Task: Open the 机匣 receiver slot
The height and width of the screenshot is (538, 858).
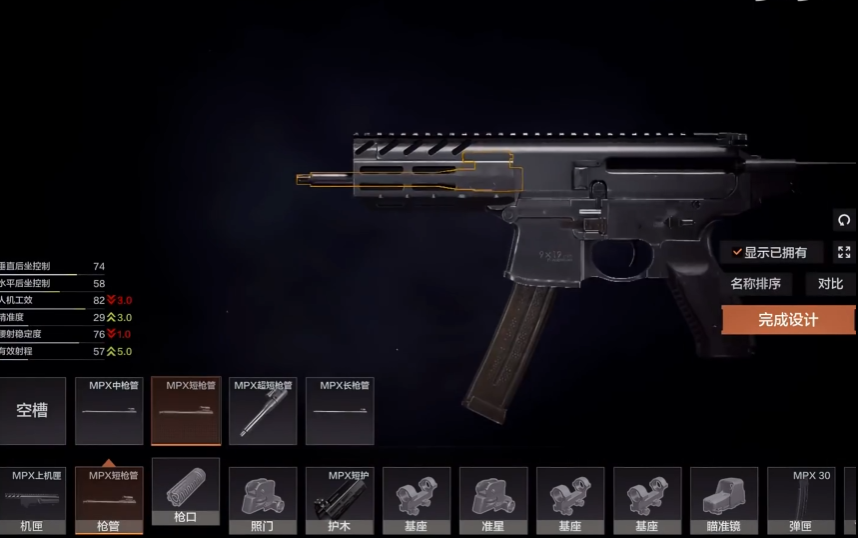Action: [x=32, y=500]
